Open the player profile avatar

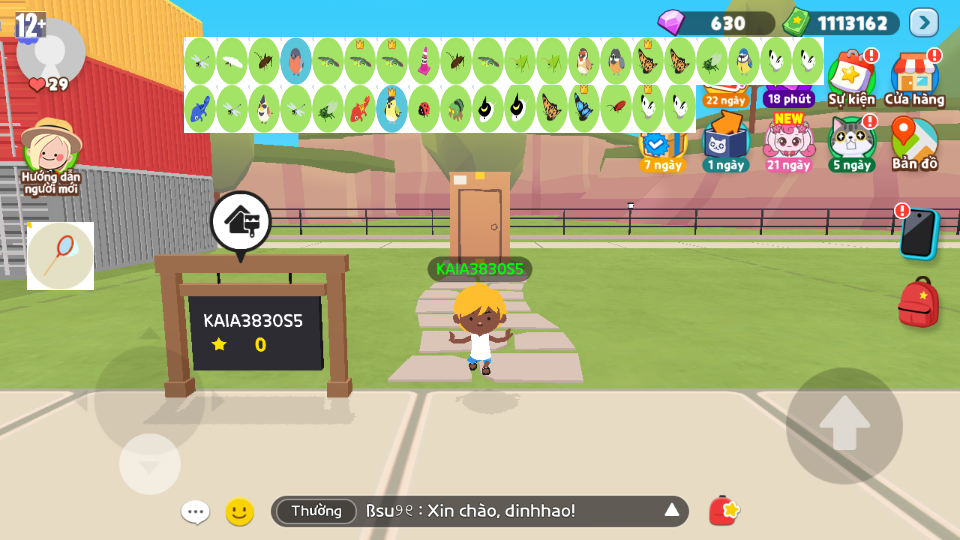[x=50, y=50]
